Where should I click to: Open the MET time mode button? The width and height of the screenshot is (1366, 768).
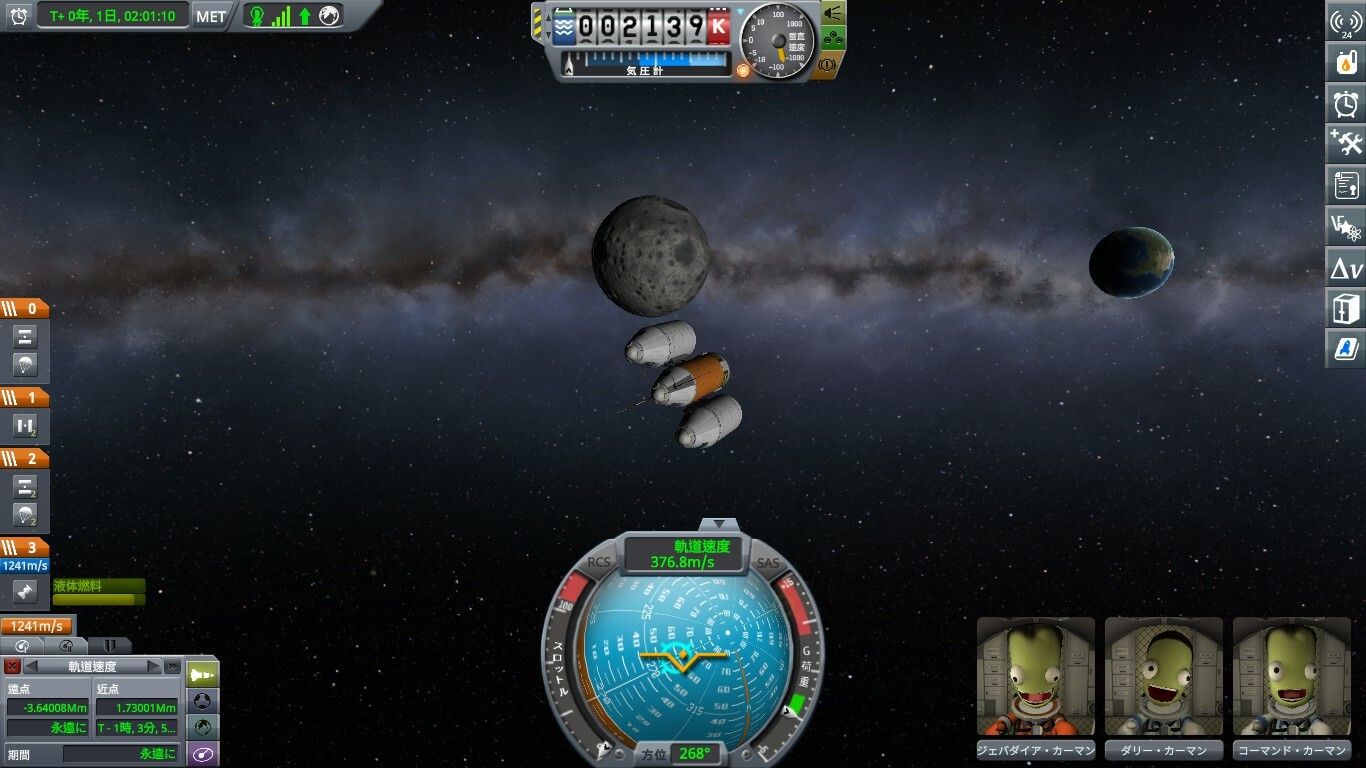pyautogui.click(x=210, y=16)
